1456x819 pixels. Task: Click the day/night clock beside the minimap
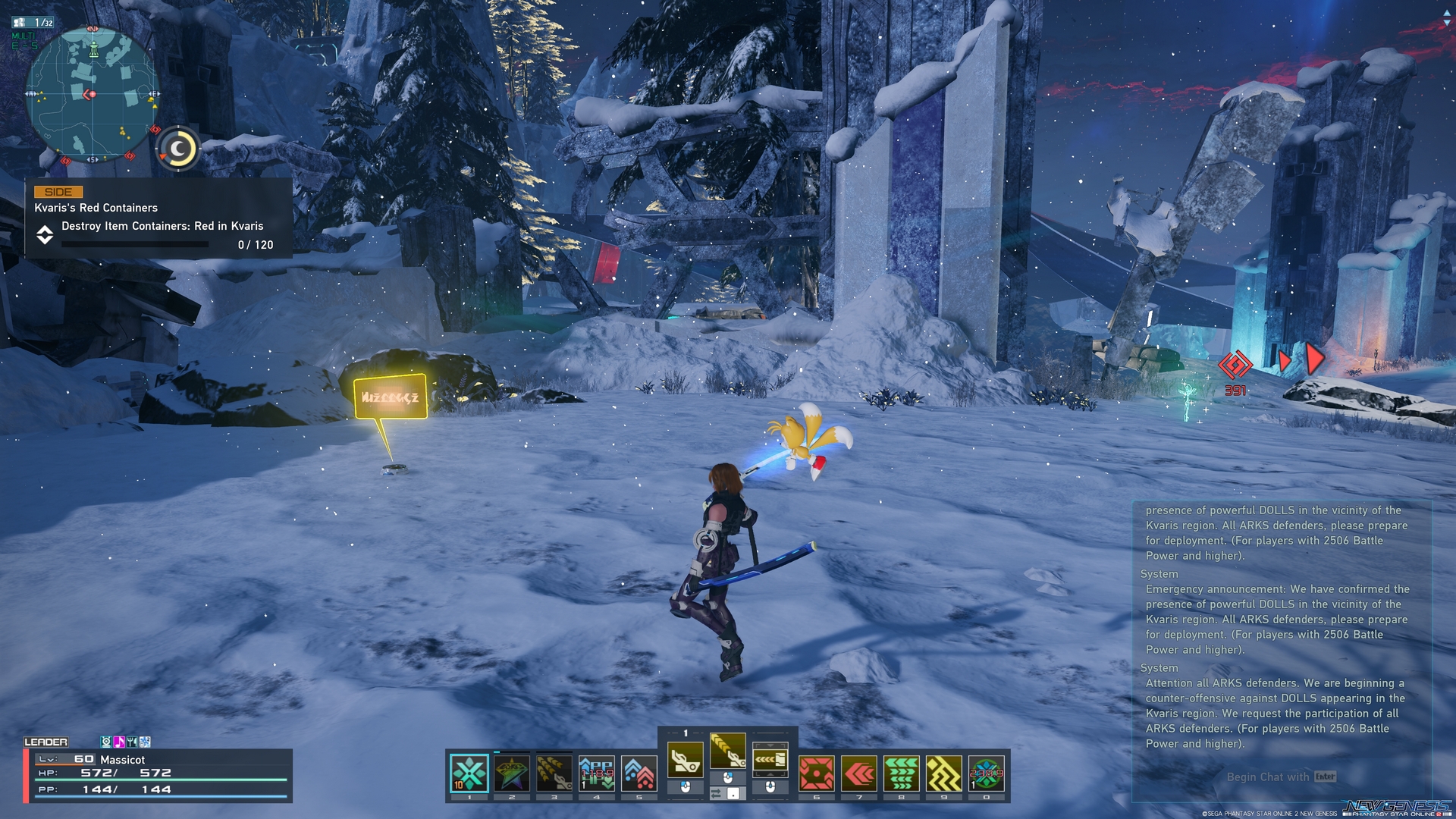click(177, 149)
